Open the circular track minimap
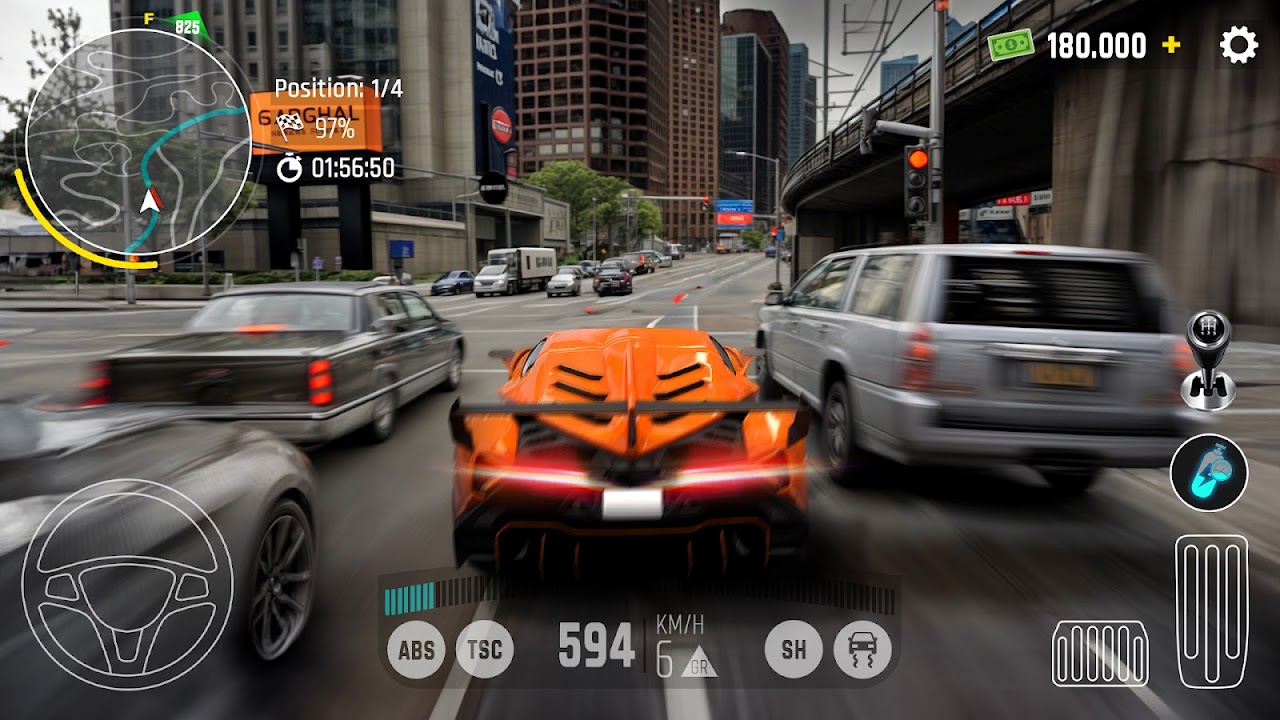The width and height of the screenshot is (1280, 720). click(138, 141)
